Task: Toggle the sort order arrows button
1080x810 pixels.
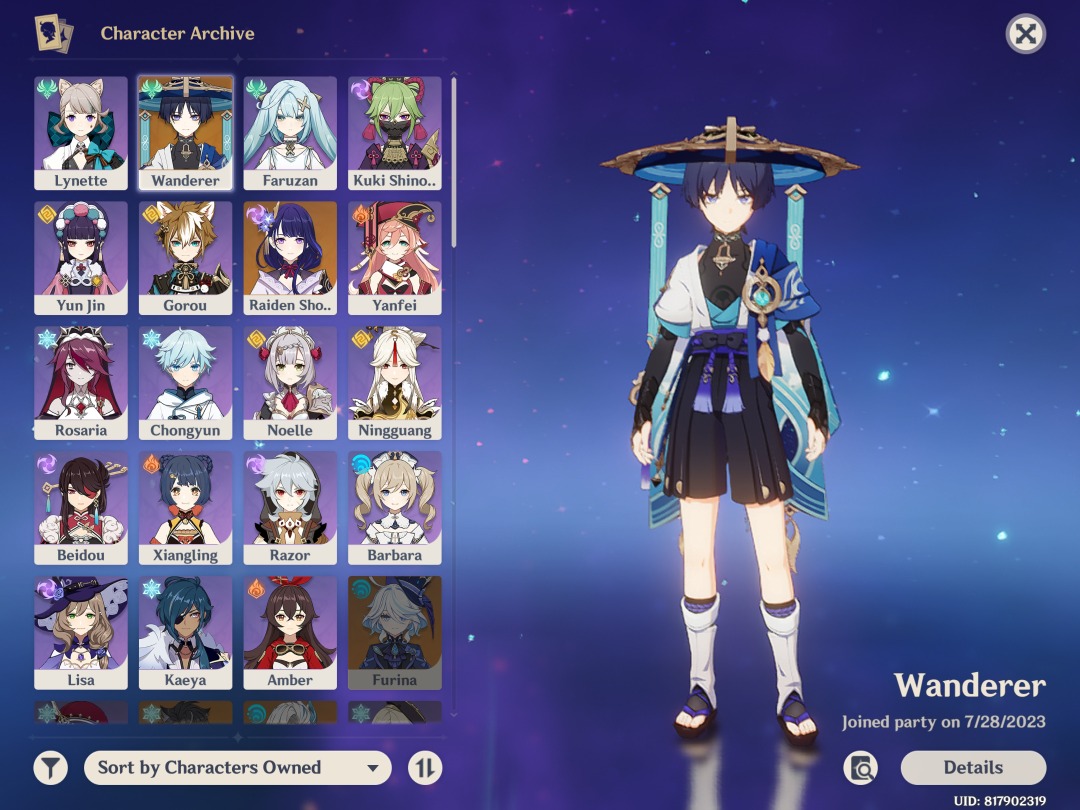Action: coord(425,768)
